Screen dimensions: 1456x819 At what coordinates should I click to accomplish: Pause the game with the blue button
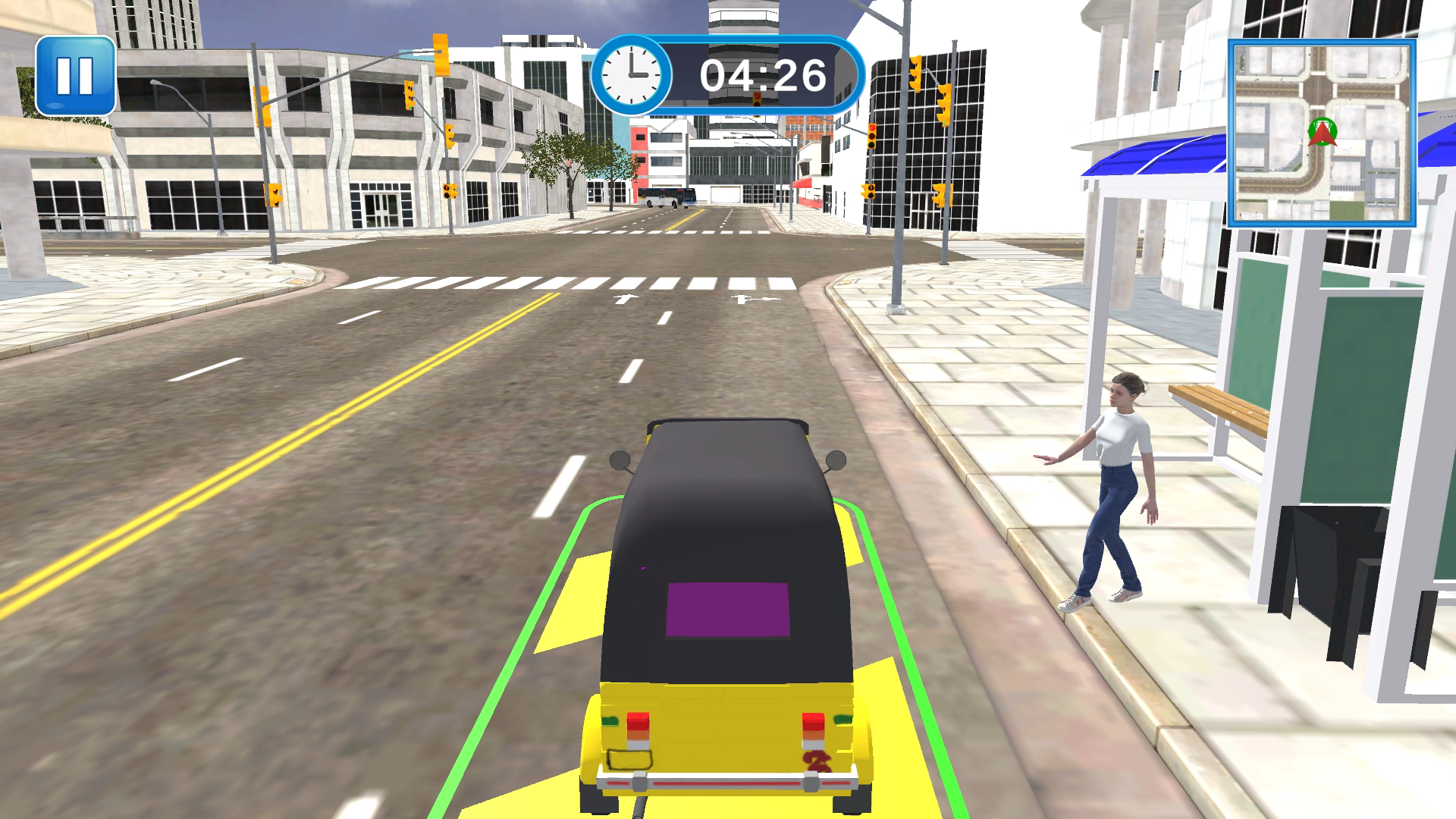(x=75, y=75)
